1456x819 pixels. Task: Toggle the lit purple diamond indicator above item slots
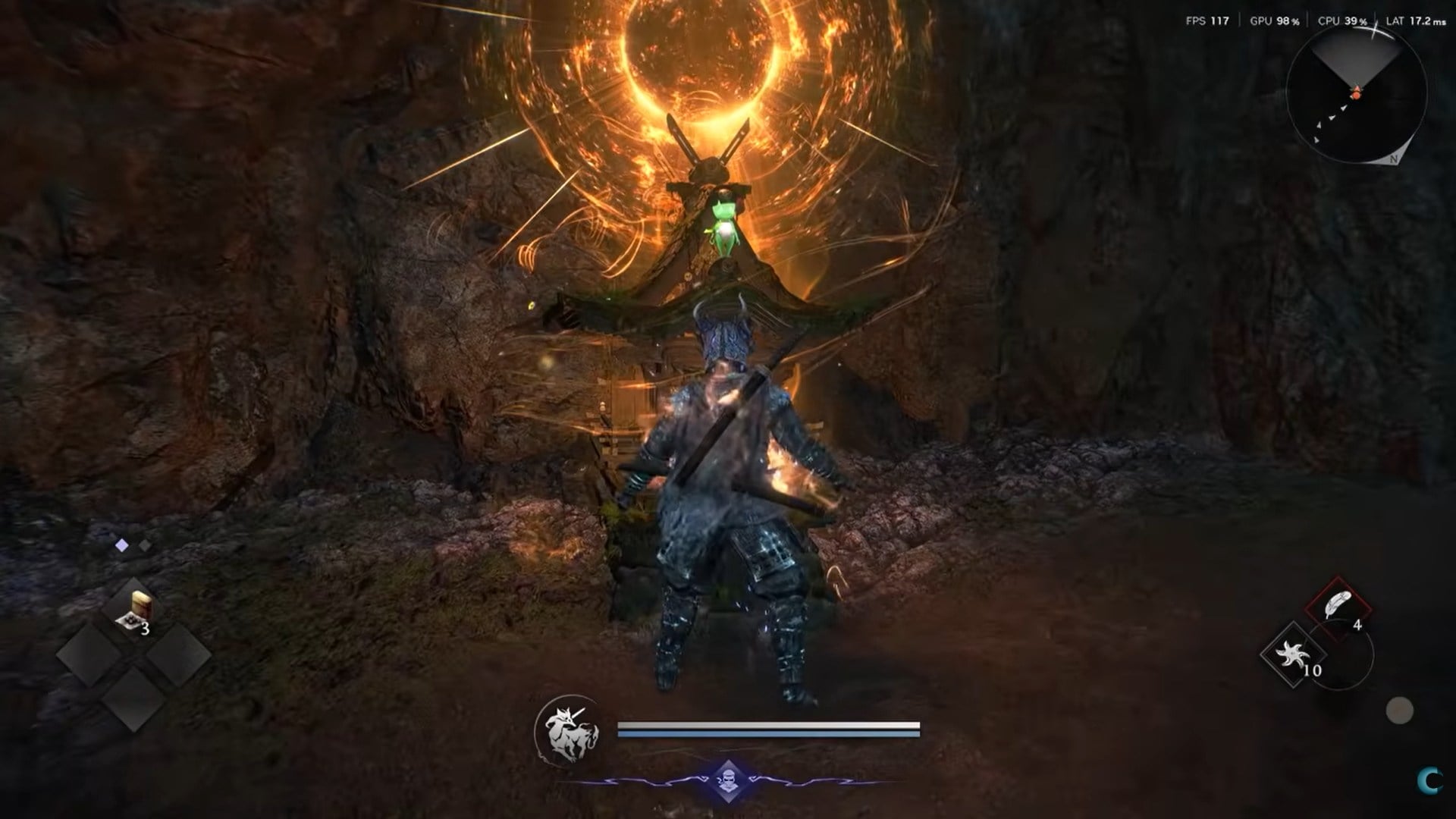click(122, 545)
